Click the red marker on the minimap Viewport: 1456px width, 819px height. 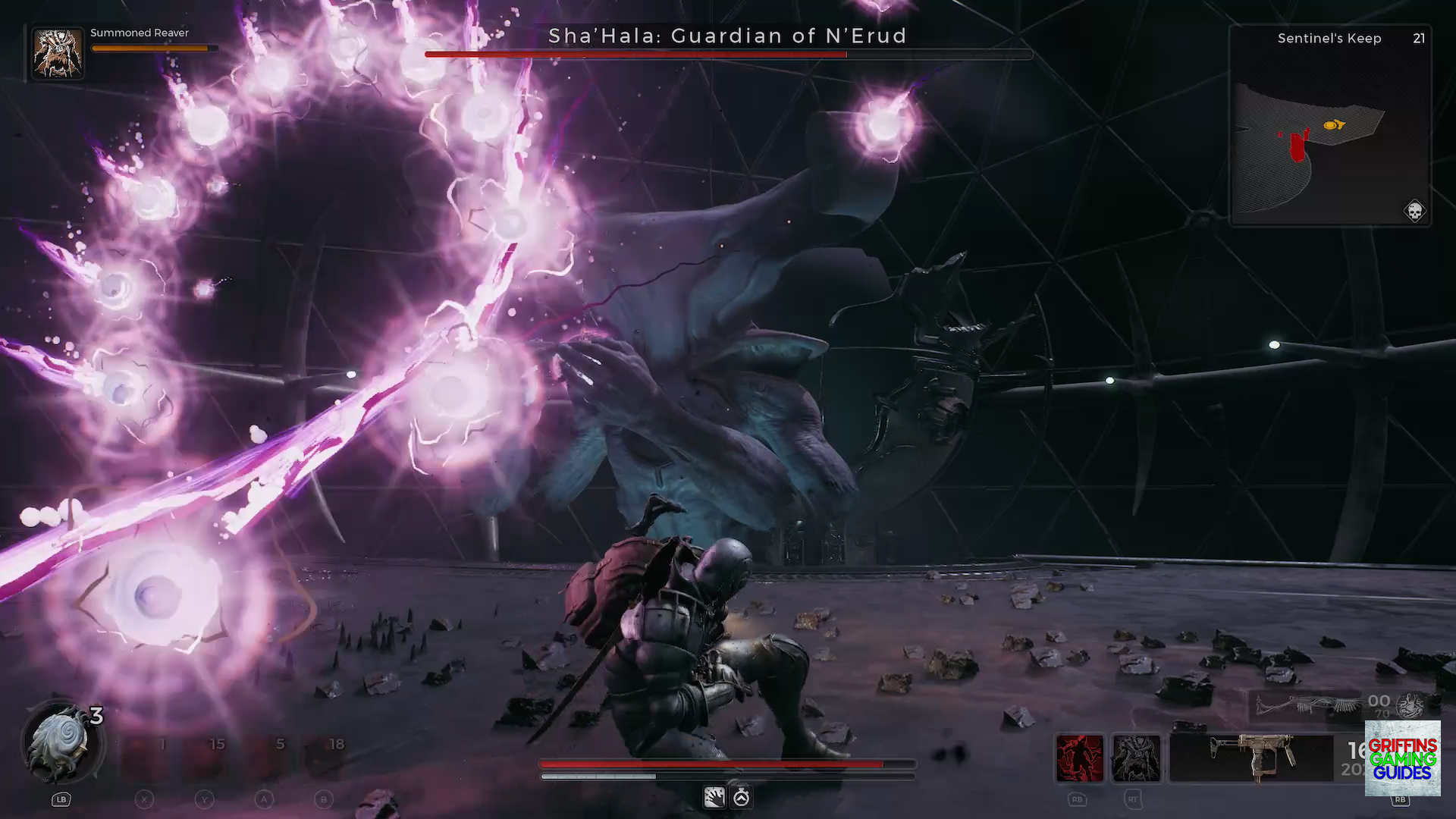coord(1298,148)
